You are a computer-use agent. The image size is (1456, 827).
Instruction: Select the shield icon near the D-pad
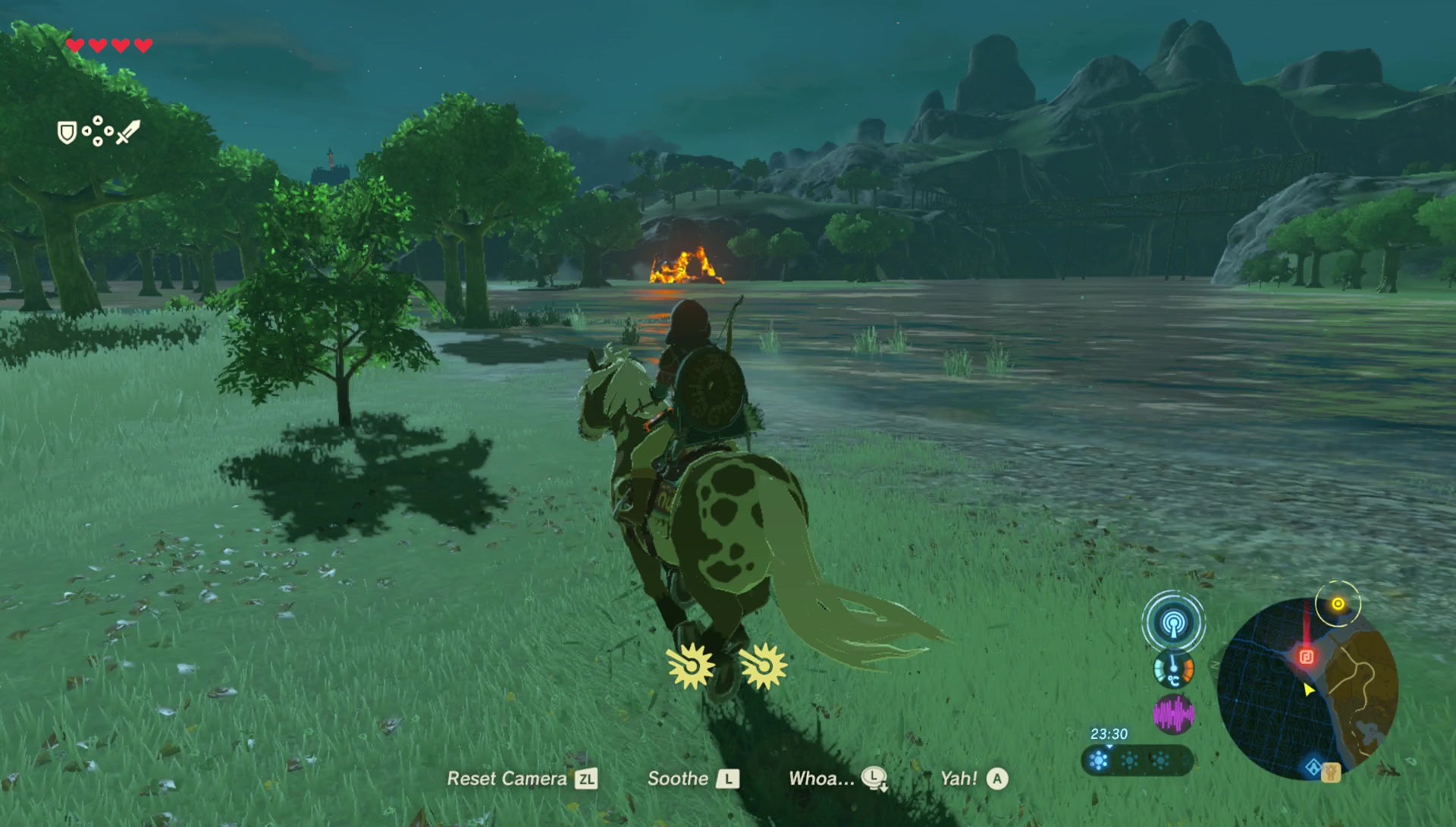[x=66, y=133]
